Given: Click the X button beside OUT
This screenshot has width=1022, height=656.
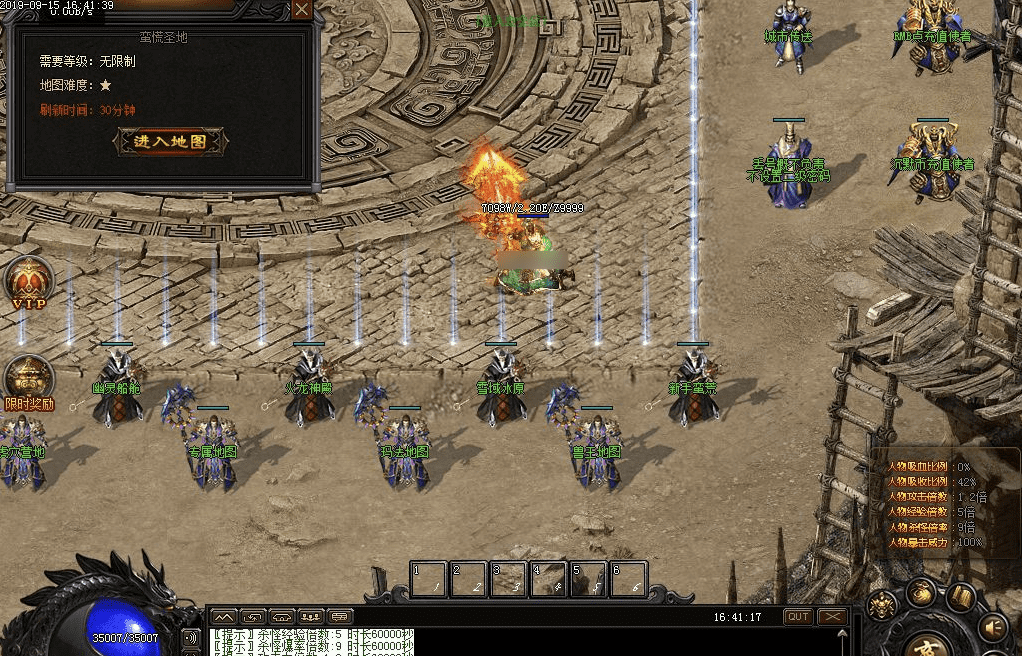Looking at the screenshot, I should (832, 617).
